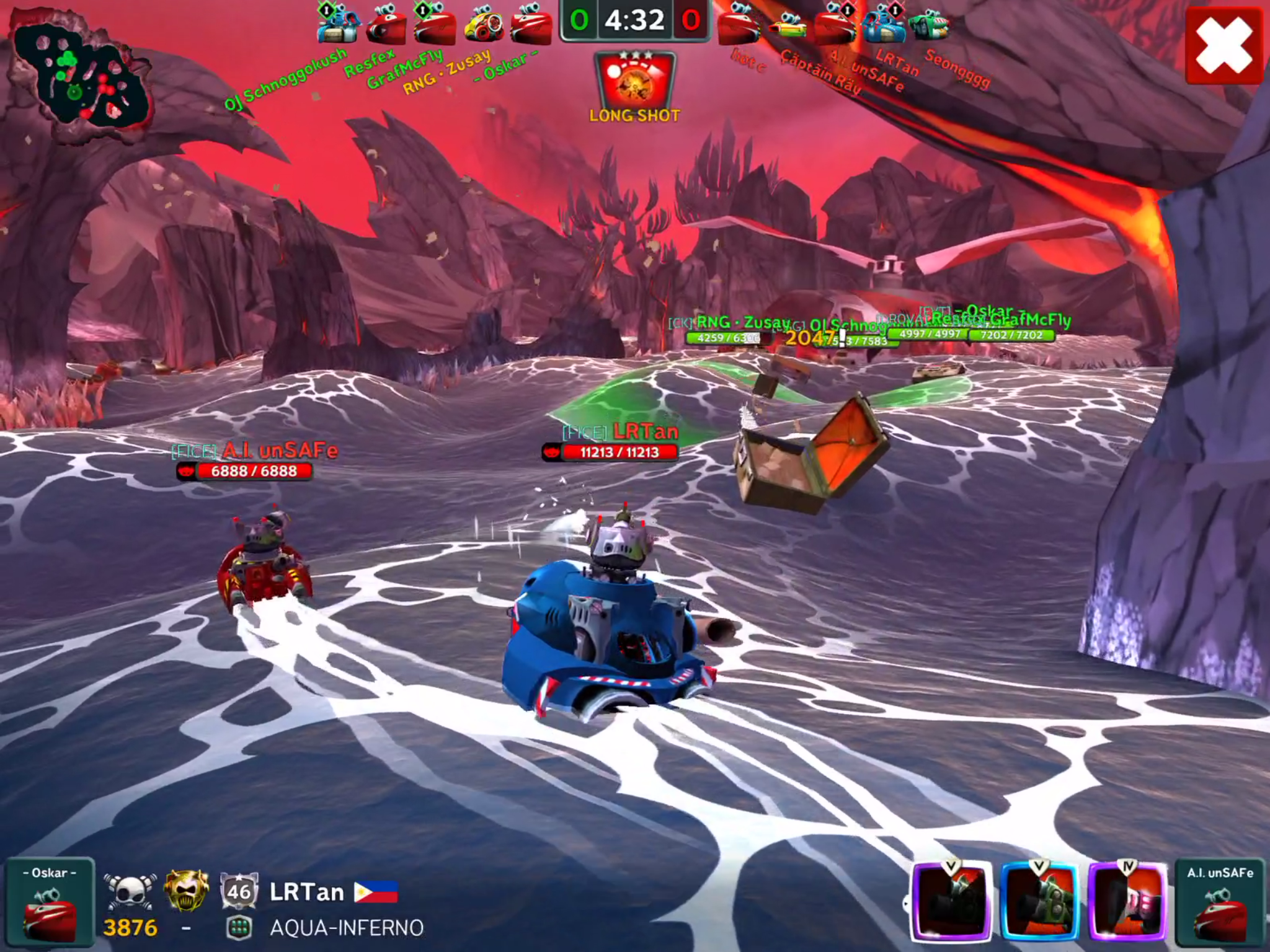Tap the level 46 shield badge

point(239,891)
